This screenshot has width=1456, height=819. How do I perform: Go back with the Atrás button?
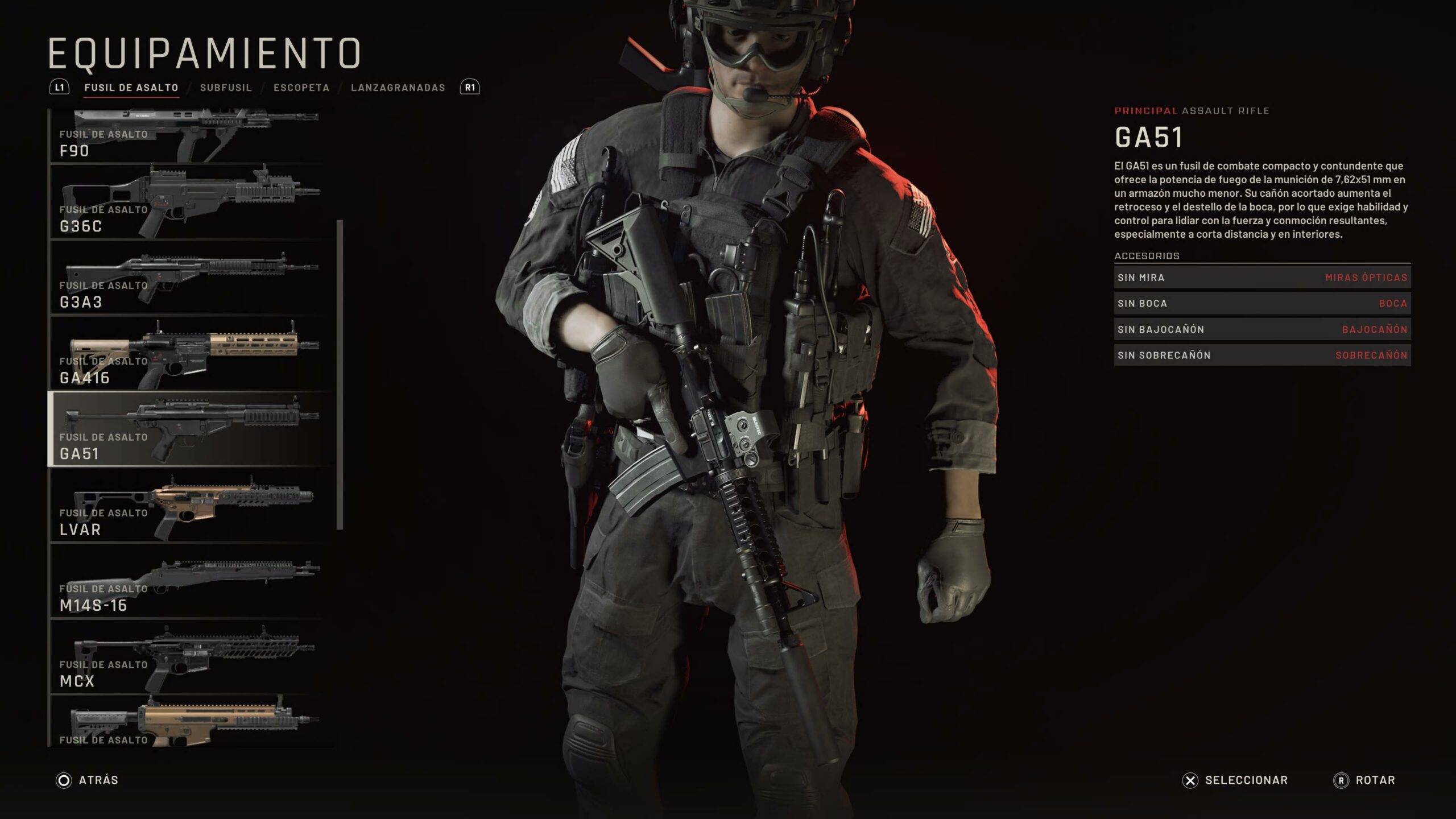(88, 780)
